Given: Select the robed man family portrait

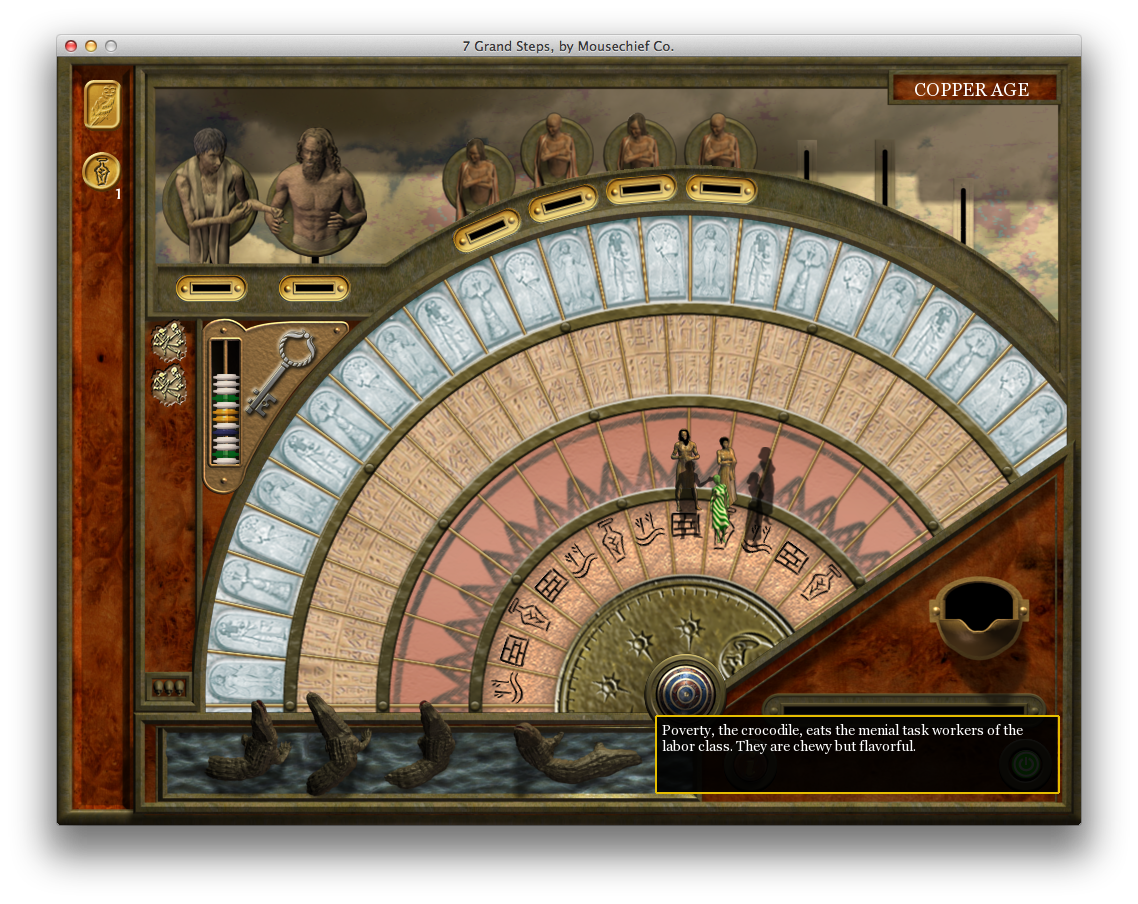Looking at the screenshot, I should tap(205, 187).
